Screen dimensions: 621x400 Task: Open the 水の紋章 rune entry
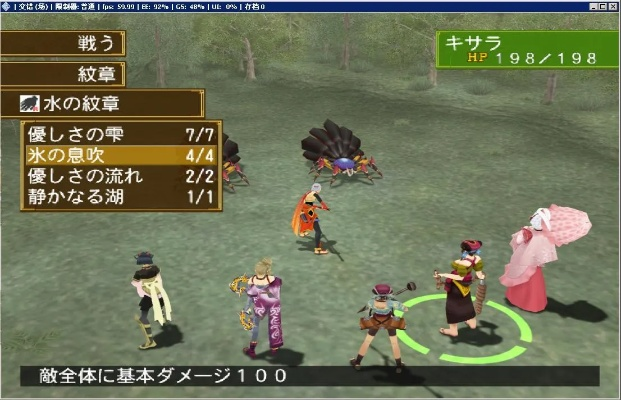point(102,104)
